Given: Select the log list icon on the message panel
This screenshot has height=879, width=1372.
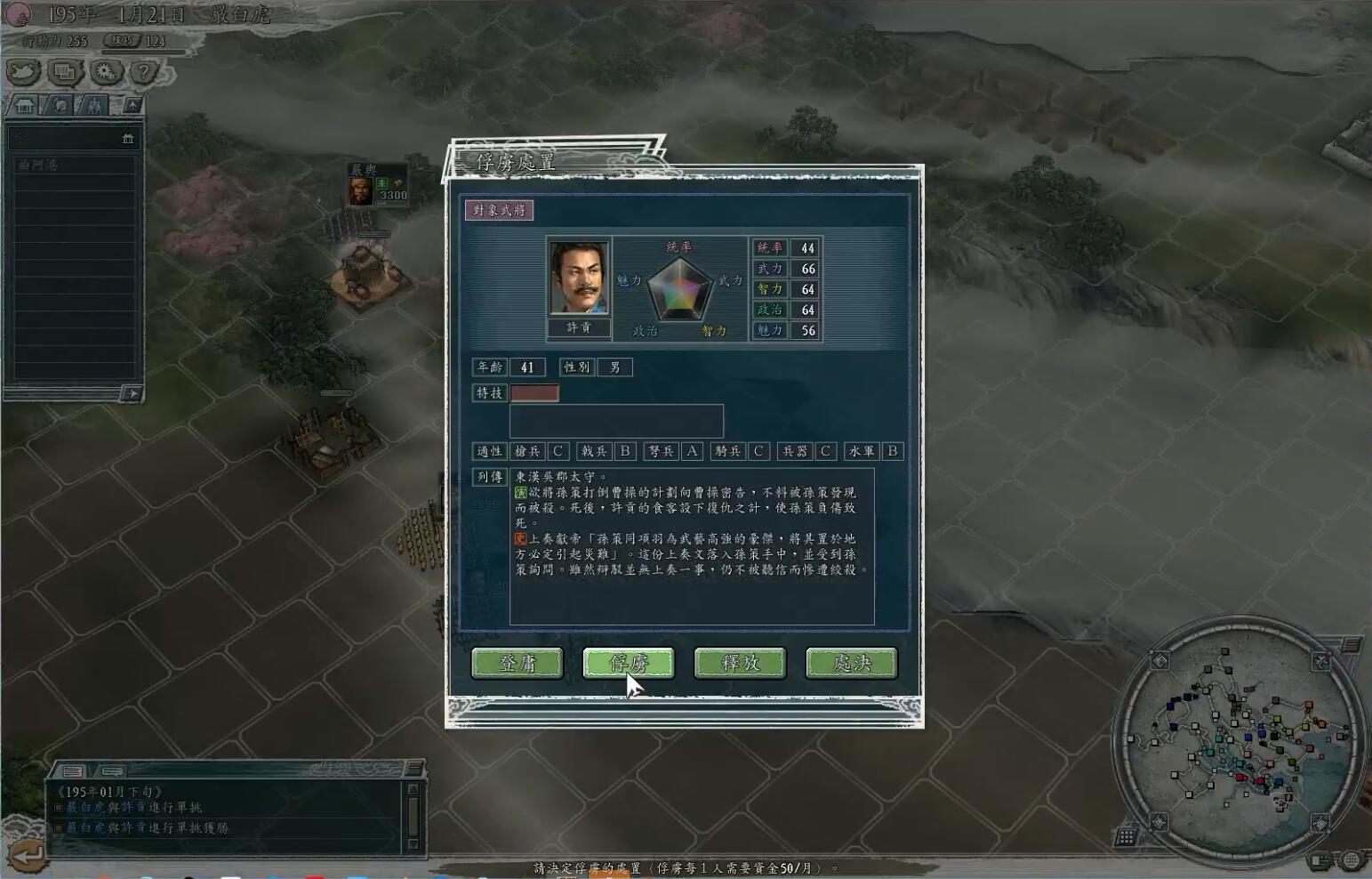Looking at the screenshot, I should click(71, 770).
